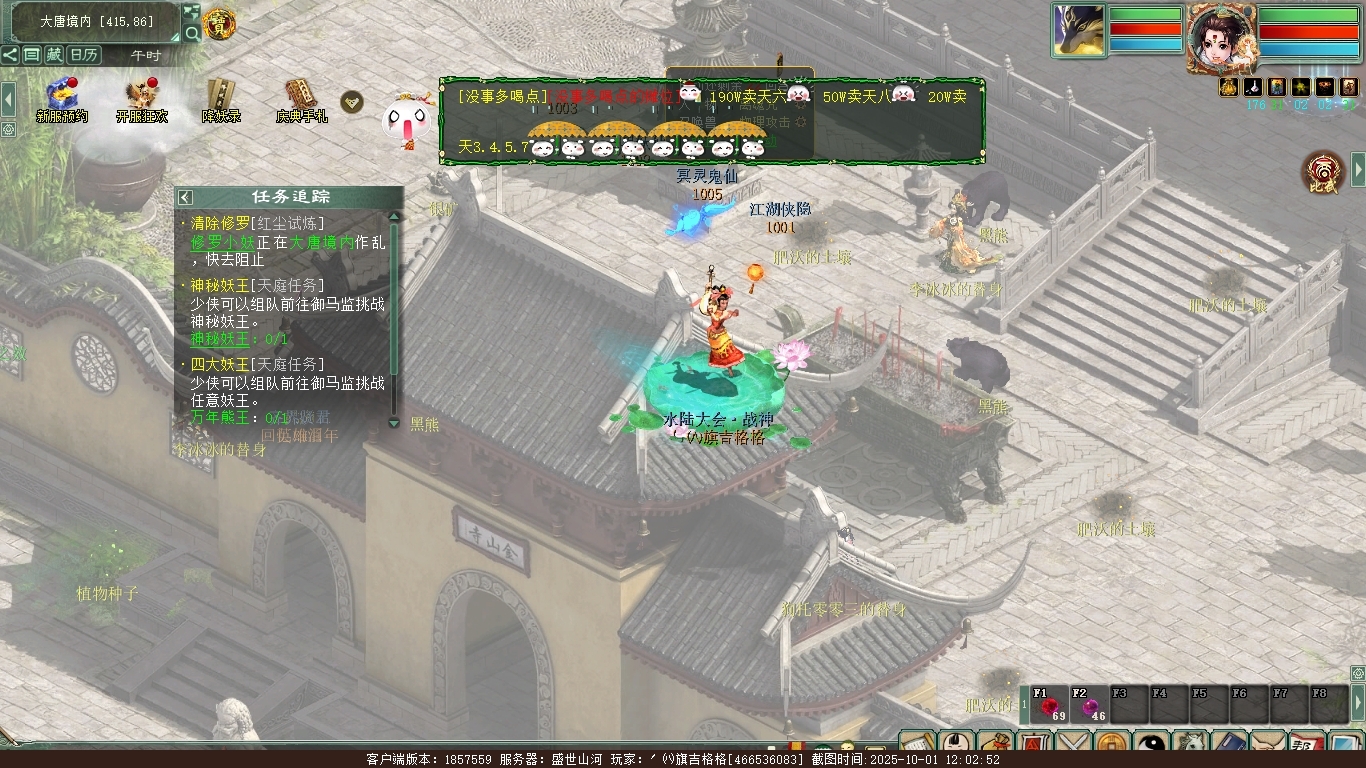Viewport: 1366px width, 768px height.
Task: Open the yin-yang icon in bottom bar
Action: [1153, 744]
